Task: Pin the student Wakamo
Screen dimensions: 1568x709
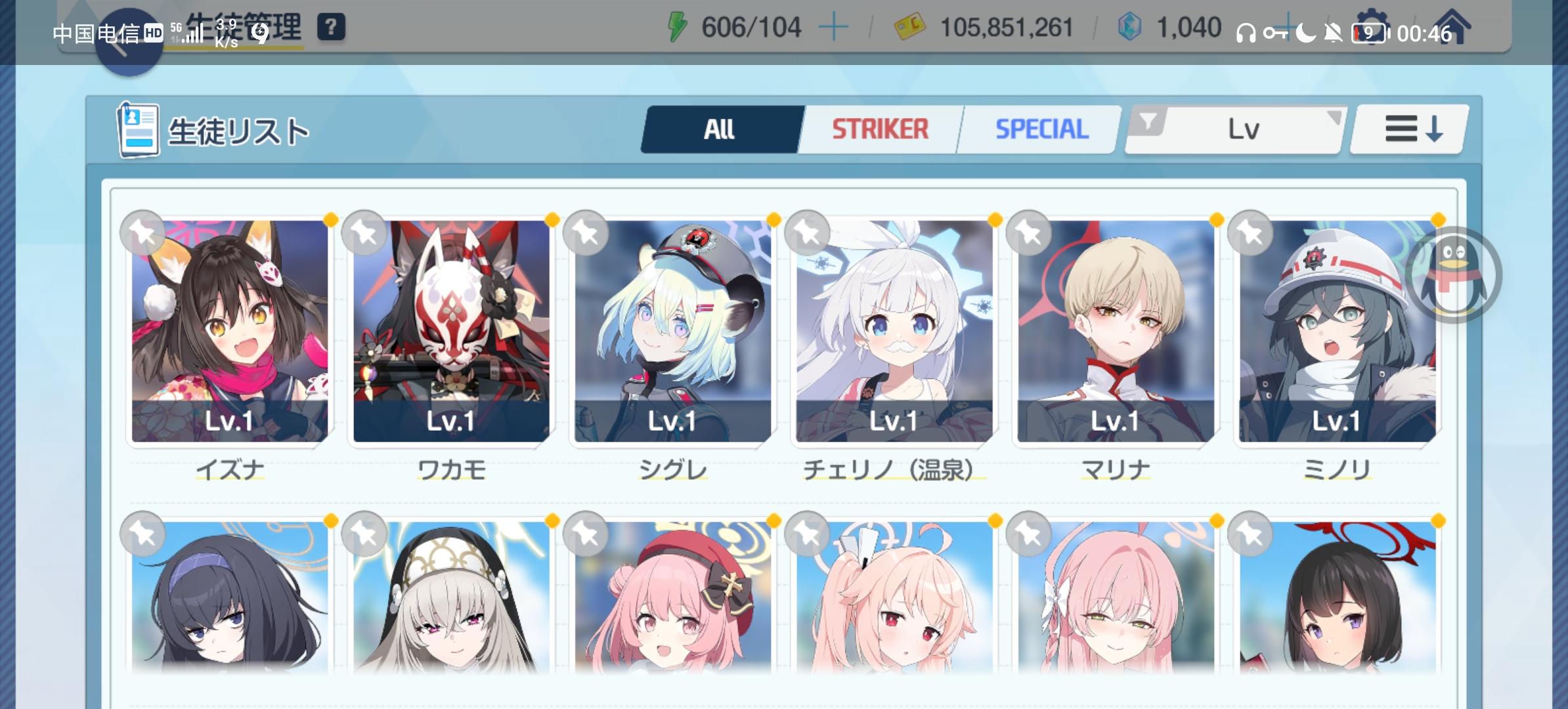Action: (364, 233)
